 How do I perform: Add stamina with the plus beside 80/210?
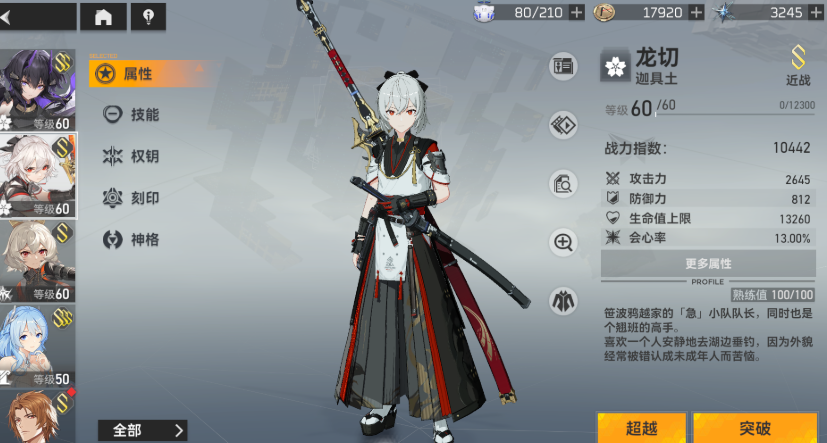coord(576,12)
